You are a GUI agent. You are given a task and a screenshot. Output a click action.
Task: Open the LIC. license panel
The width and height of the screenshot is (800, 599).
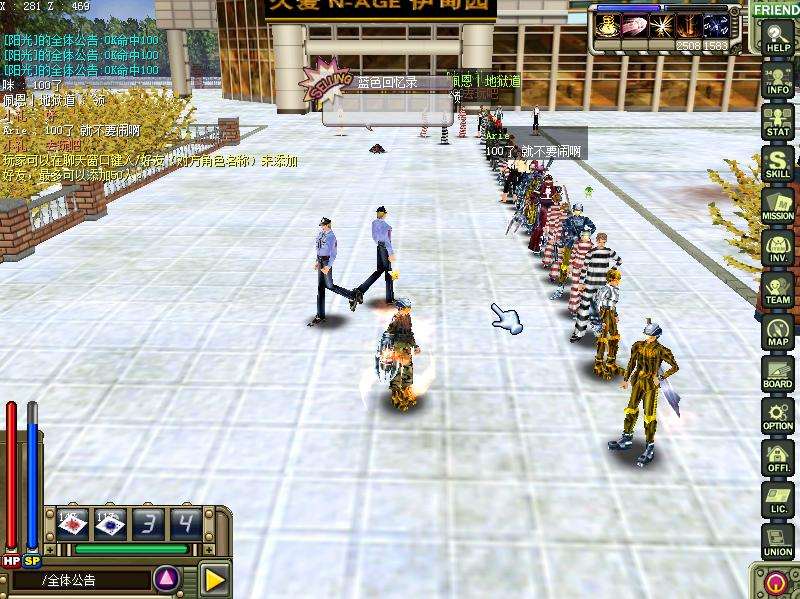(x=777, y=499)
